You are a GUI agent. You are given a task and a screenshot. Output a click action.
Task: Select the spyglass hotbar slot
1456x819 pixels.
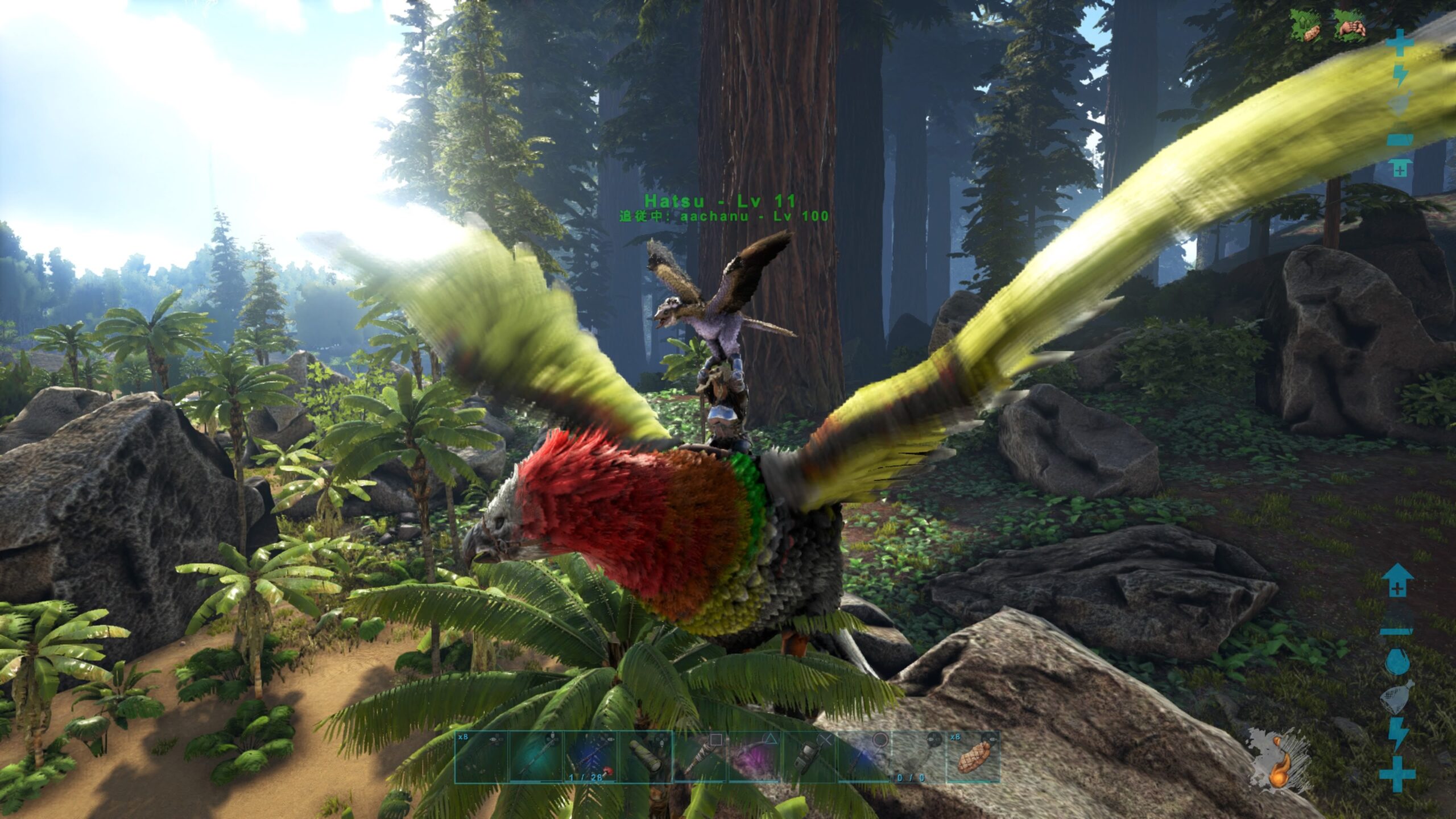point(646,757)
